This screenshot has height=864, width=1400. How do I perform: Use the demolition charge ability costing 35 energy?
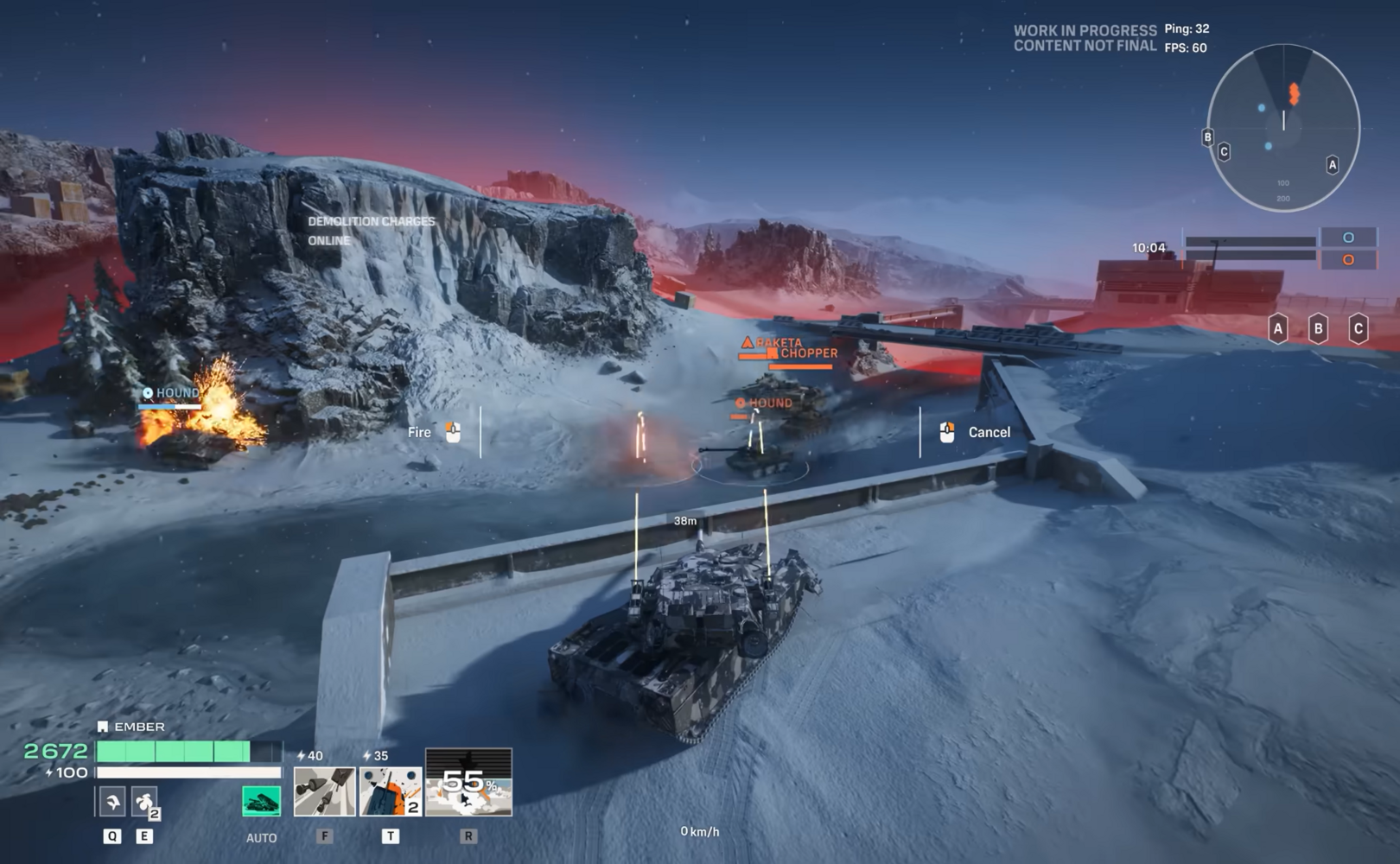coord(391,791)
